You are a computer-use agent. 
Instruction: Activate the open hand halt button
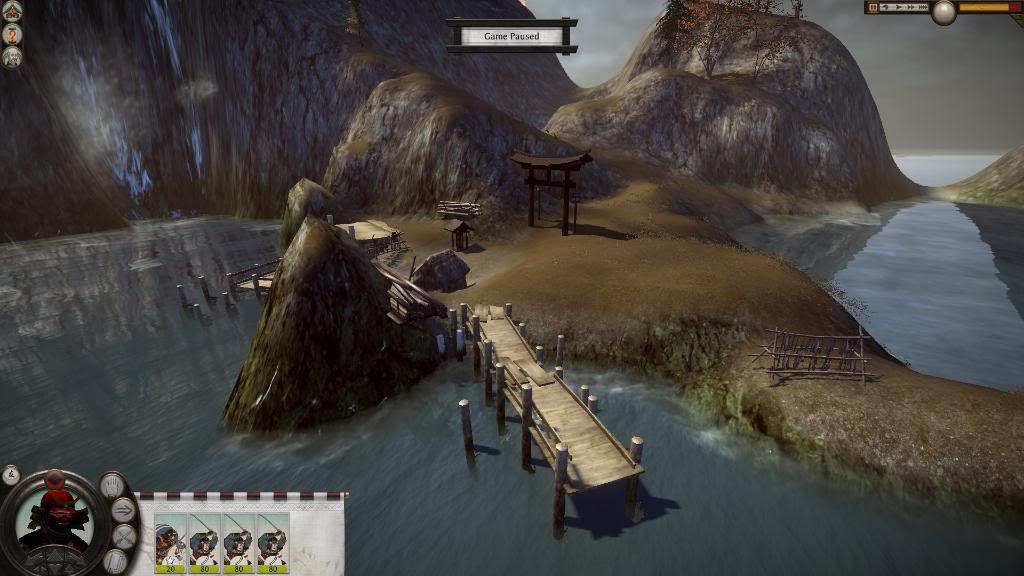[112, 486]
